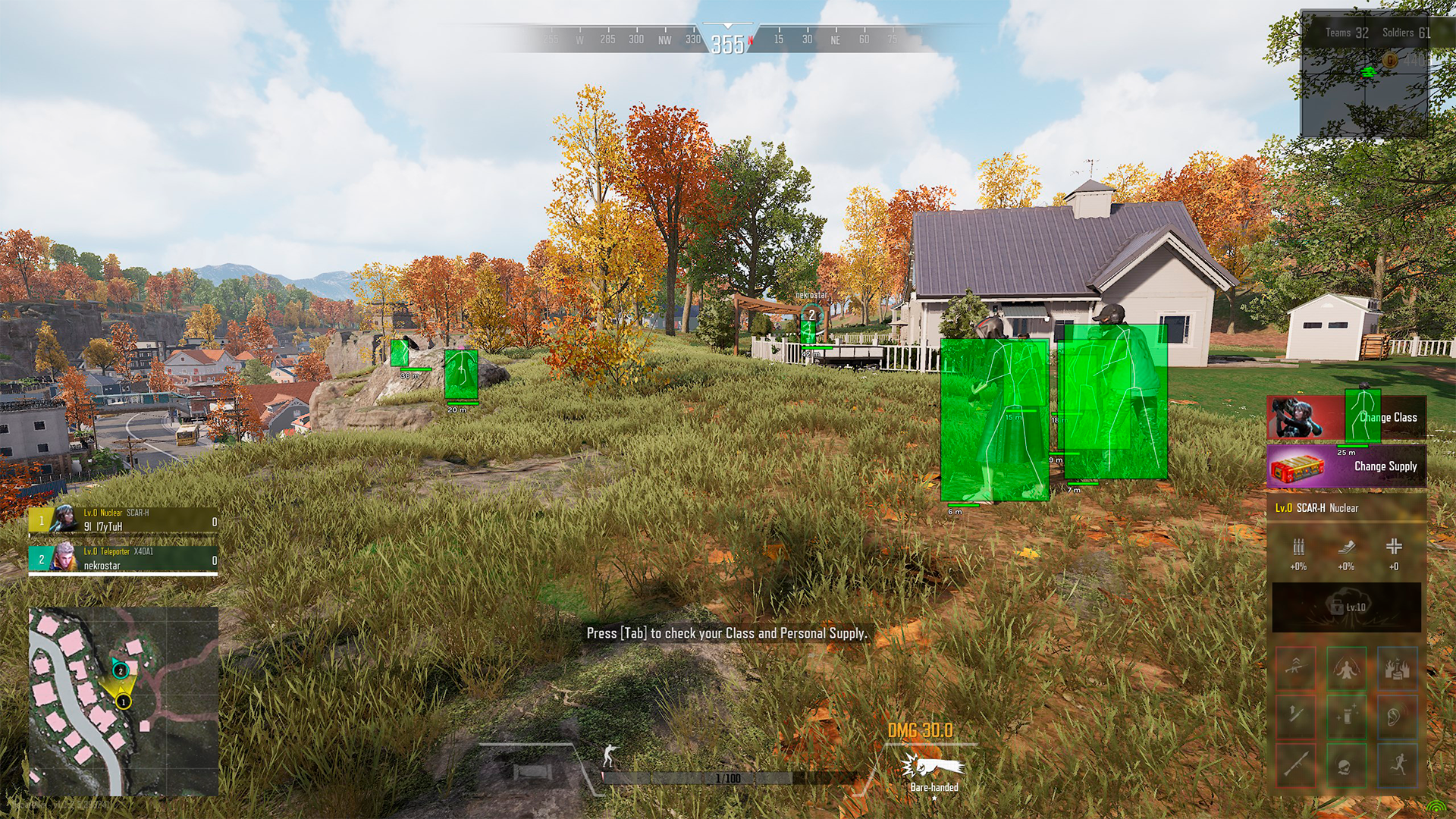This screenshot has width=1456, height=819.
Task: Choose the healing canister perk icon
Action: pos(1346,715)
